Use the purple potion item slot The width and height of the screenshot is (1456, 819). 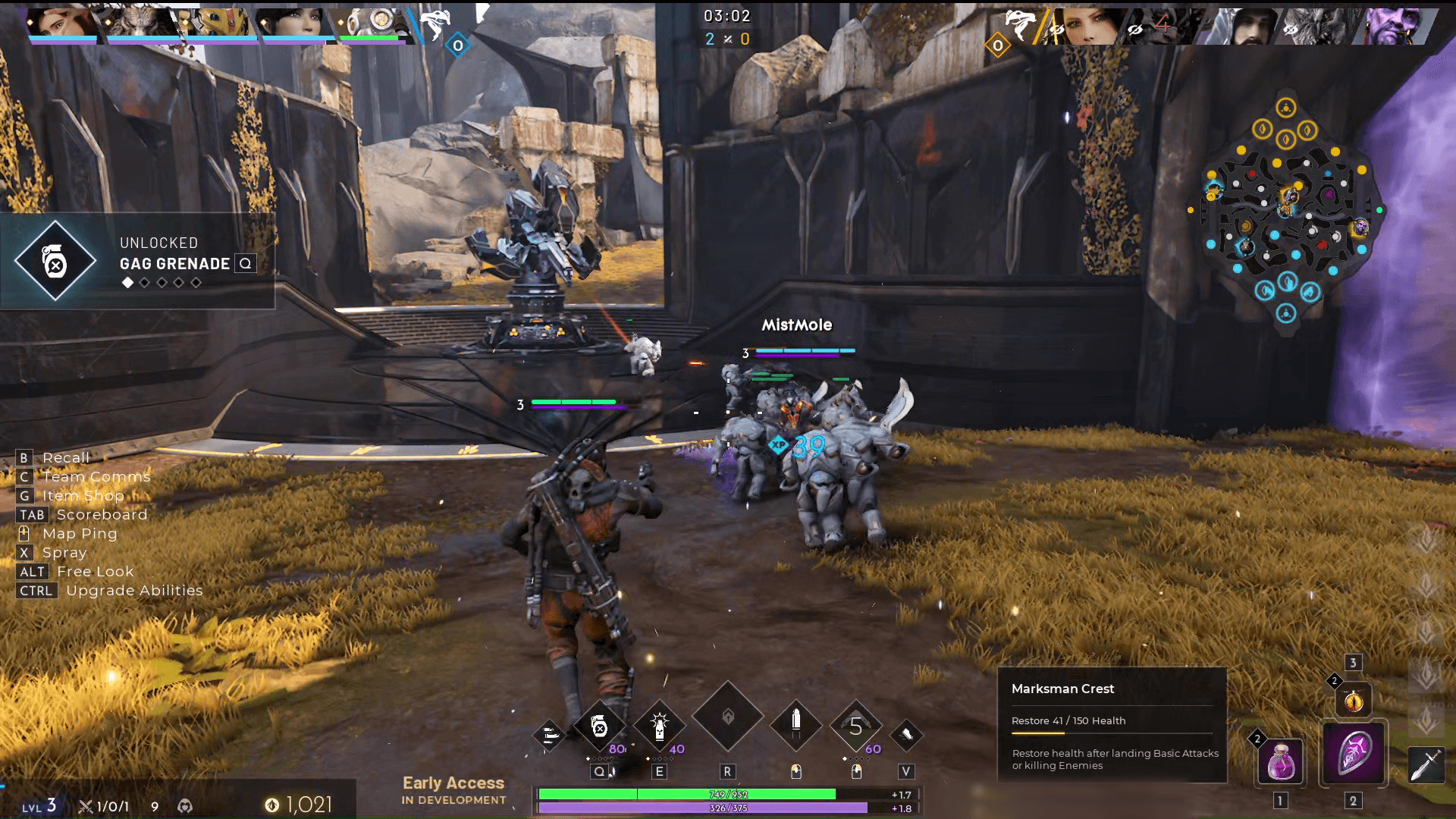[1281, 761]
